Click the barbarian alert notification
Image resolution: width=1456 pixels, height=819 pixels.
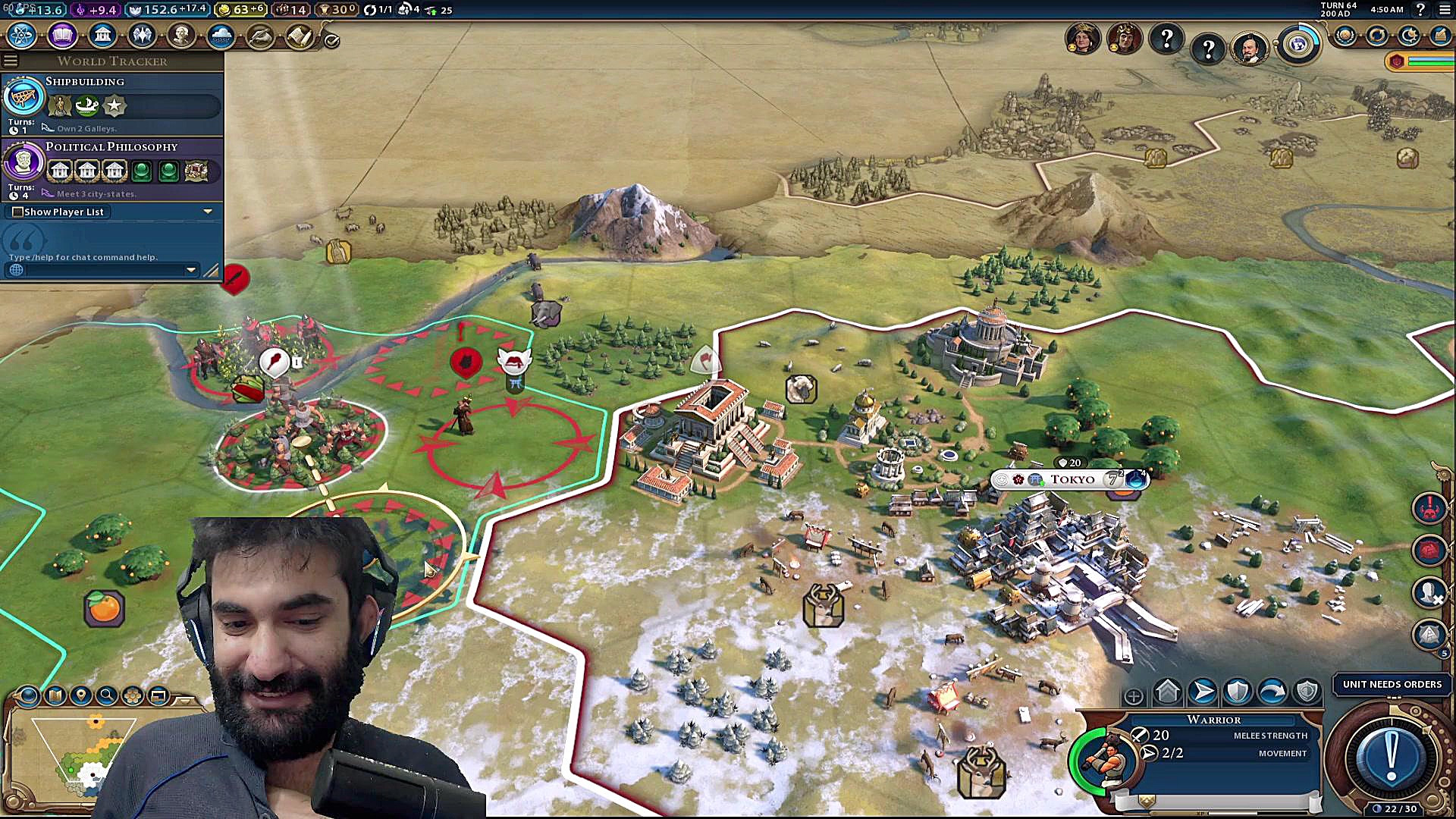point(1429,508)
